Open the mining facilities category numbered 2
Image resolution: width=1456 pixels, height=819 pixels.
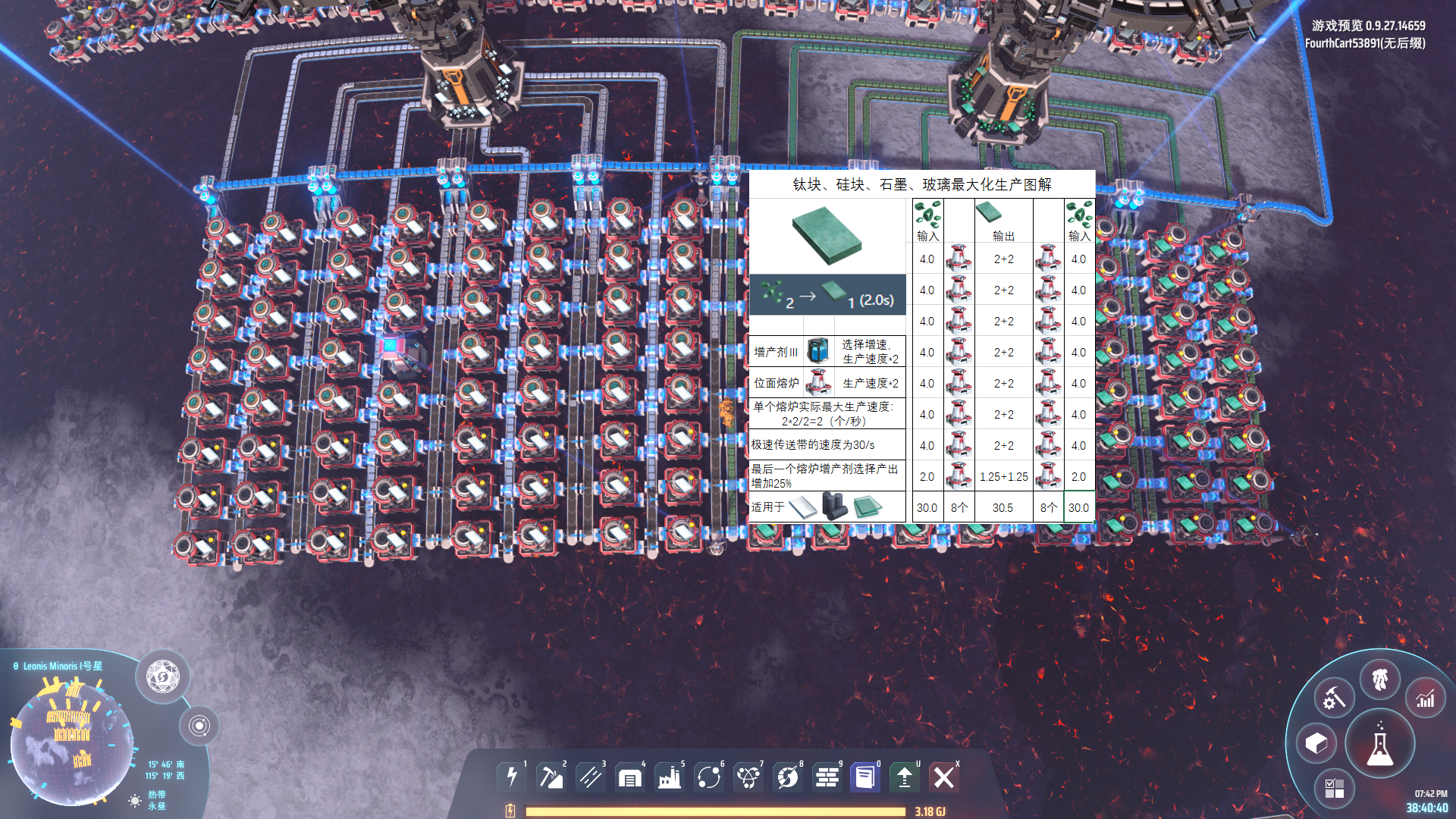[x=551, y=777]
